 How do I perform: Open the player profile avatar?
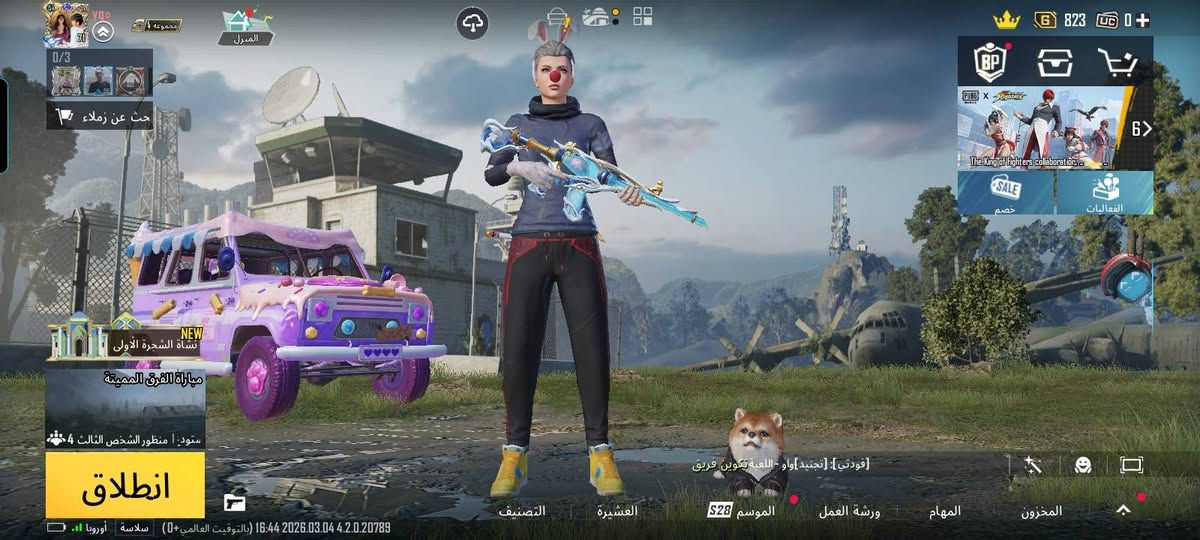pyautogui.click(x=66, y=23)
